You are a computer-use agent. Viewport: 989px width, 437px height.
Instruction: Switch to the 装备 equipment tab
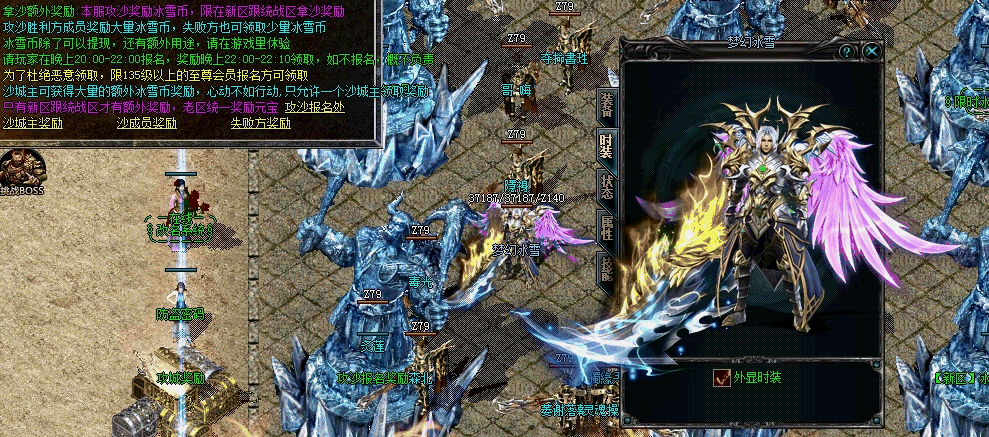coord(606,104)
